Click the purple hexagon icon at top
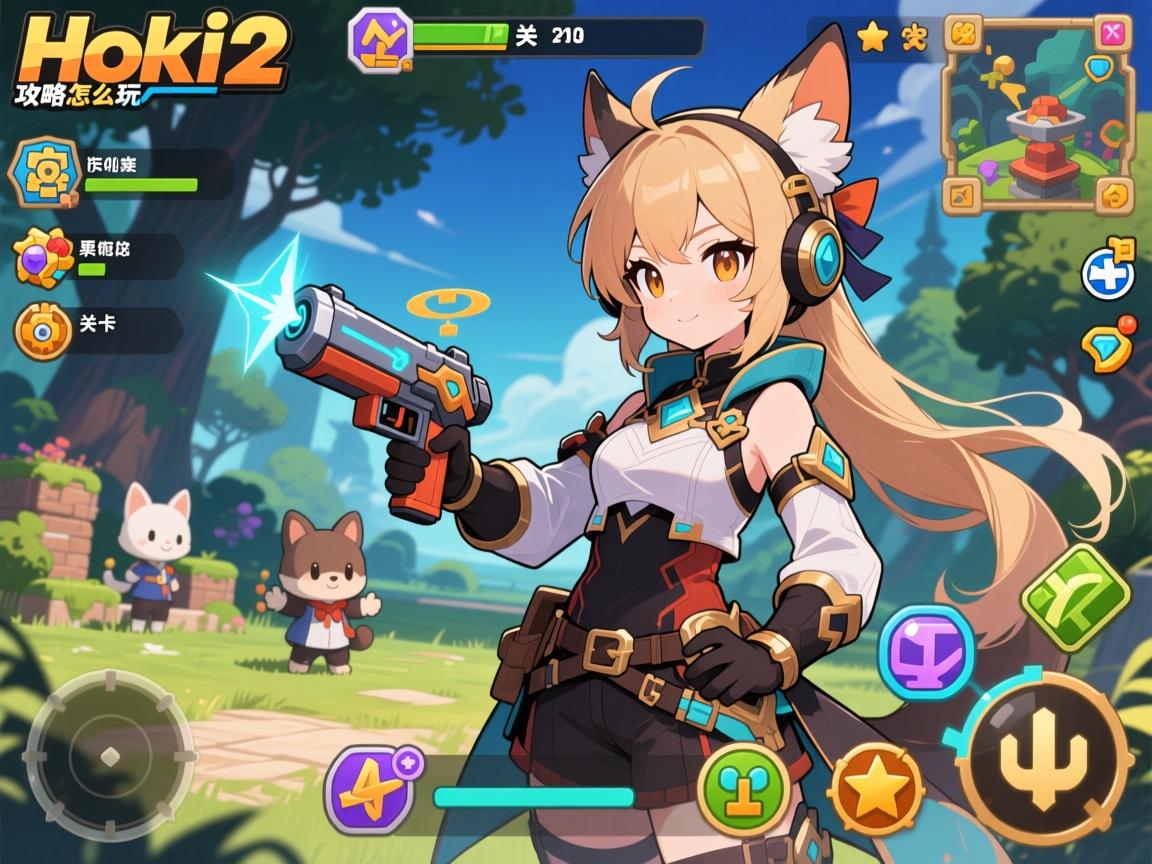Viewport: 1152px width, 864px height. click(x=380, y=38)
